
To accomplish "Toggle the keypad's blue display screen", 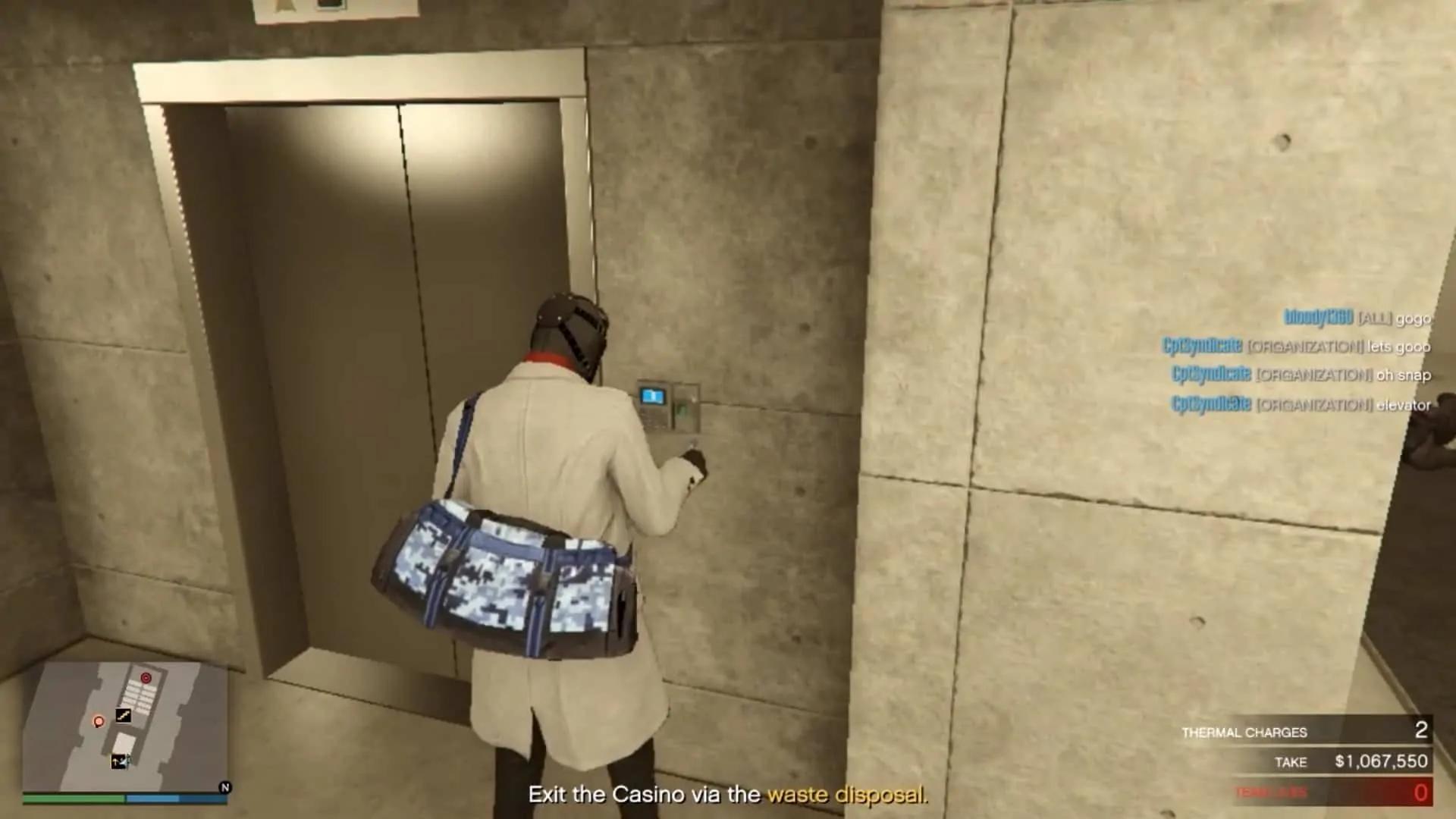I will [651, 395].
